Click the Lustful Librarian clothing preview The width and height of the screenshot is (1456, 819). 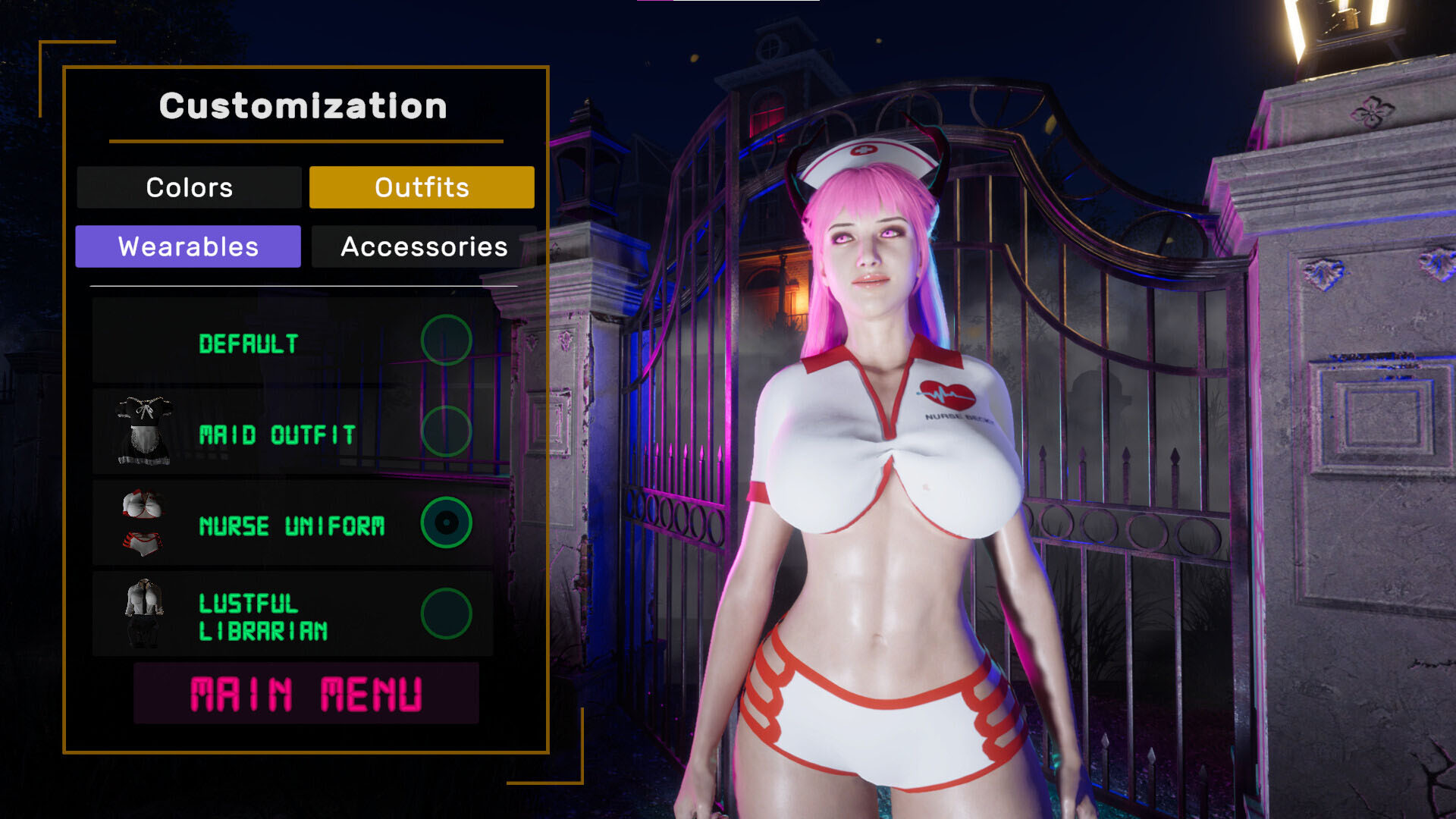(x=144, y=614)
